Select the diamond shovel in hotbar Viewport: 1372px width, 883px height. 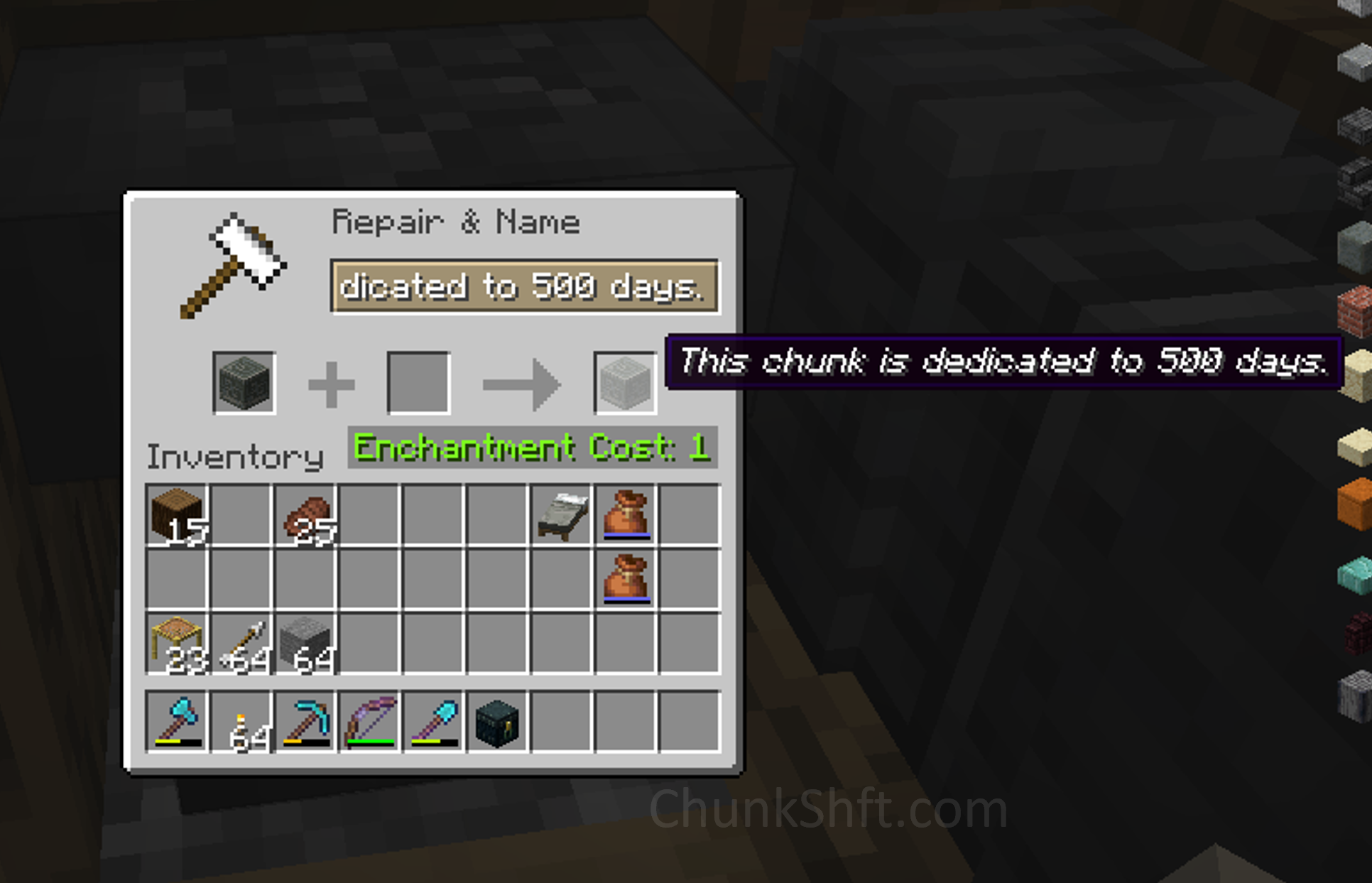click(x=434, y=721)
